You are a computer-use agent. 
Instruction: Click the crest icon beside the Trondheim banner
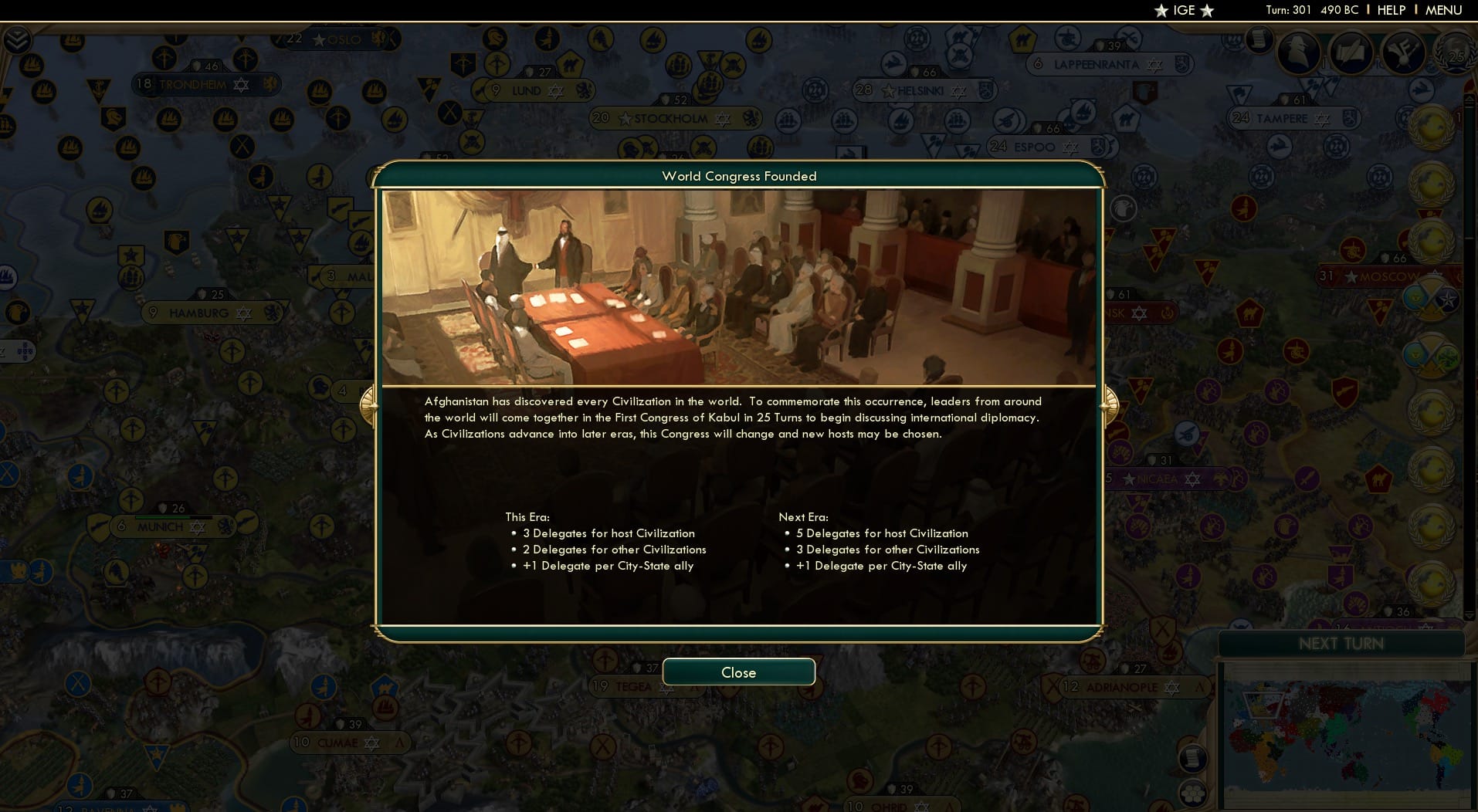(x=269, y=84)
